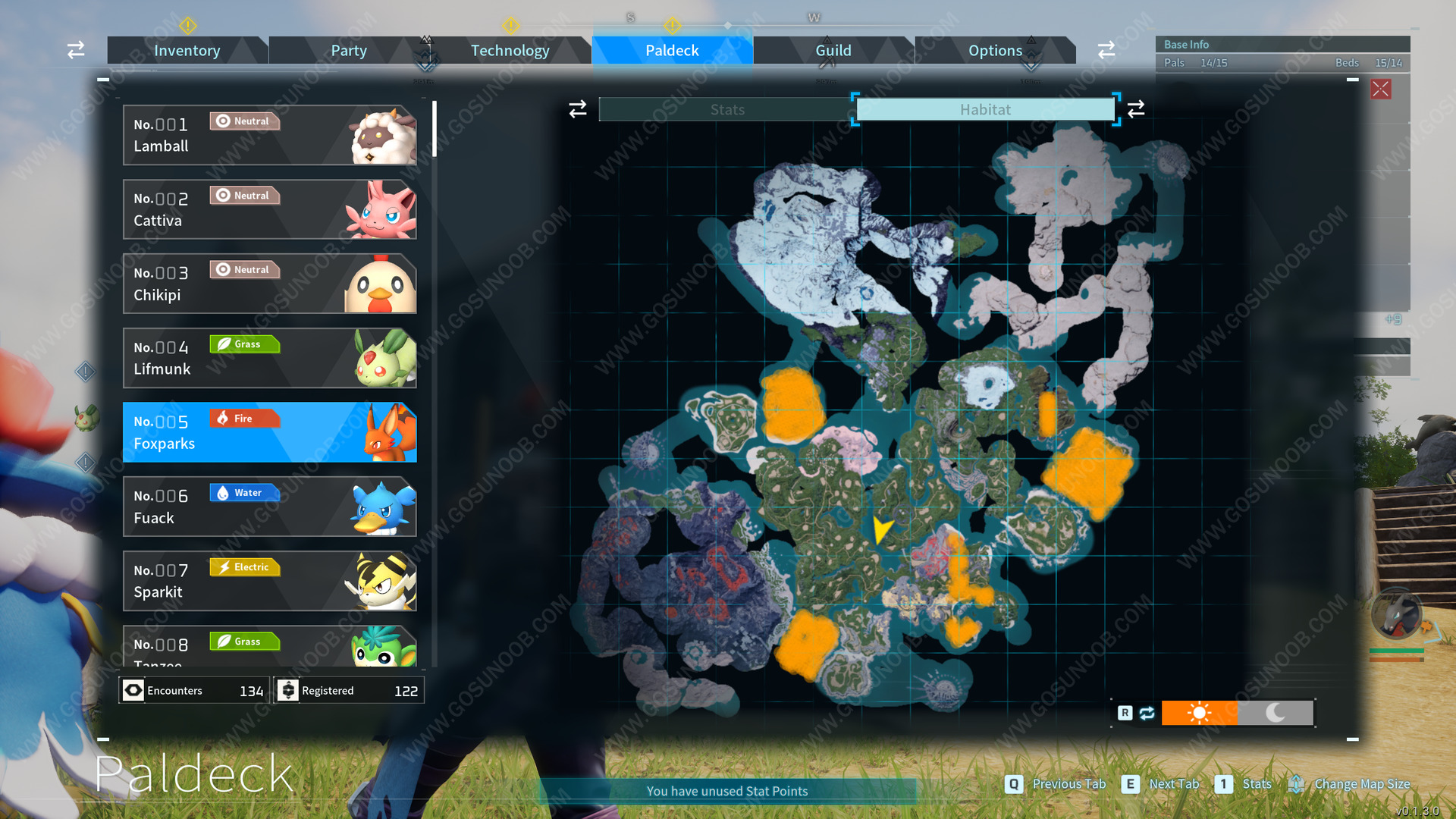Viewport: 1456px width, 819px height.
Task: Click the Pal list scrollbar
Action: 435,129
